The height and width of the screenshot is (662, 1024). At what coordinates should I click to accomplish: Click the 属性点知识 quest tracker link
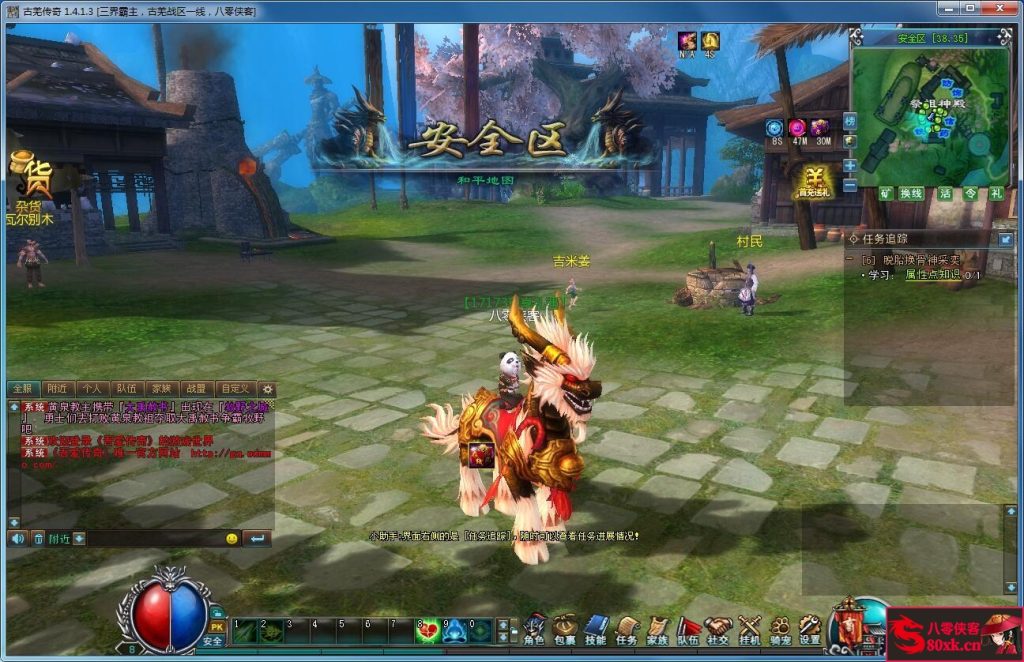tap(932, 274)
